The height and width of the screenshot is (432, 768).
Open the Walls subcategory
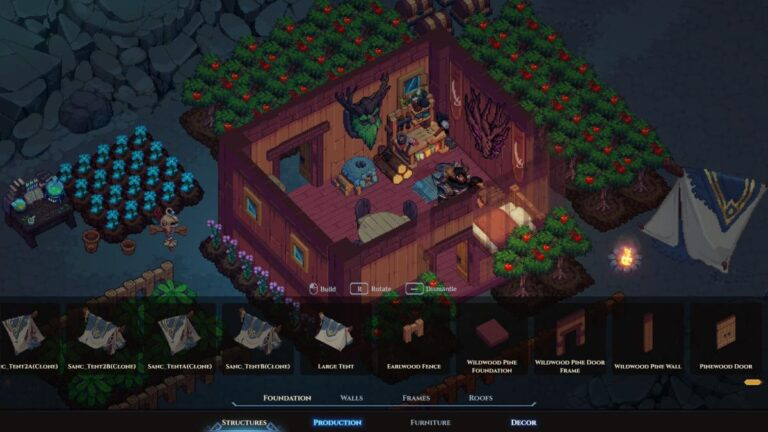[351, 398]
